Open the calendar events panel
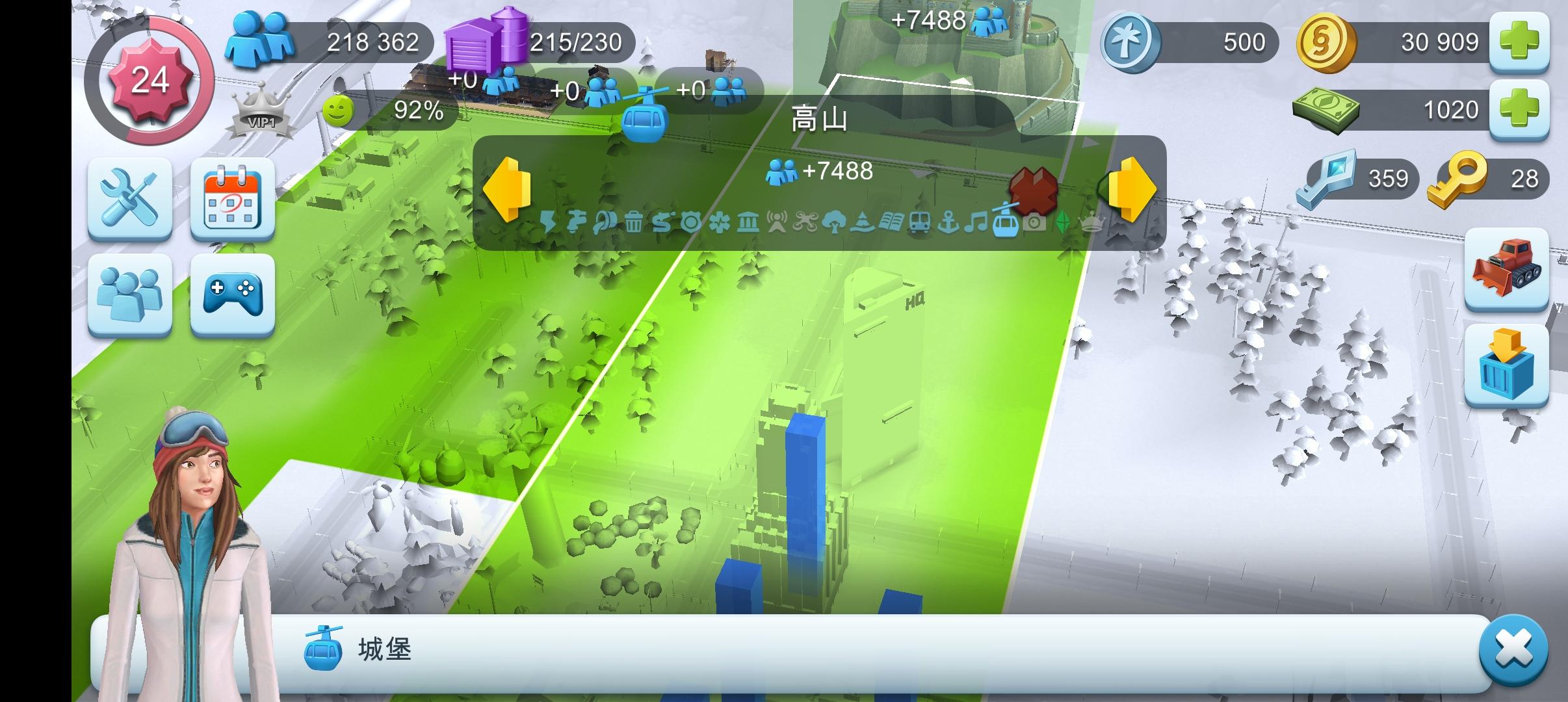This screenshot has width=1568, height=702. tap(231, 198)
